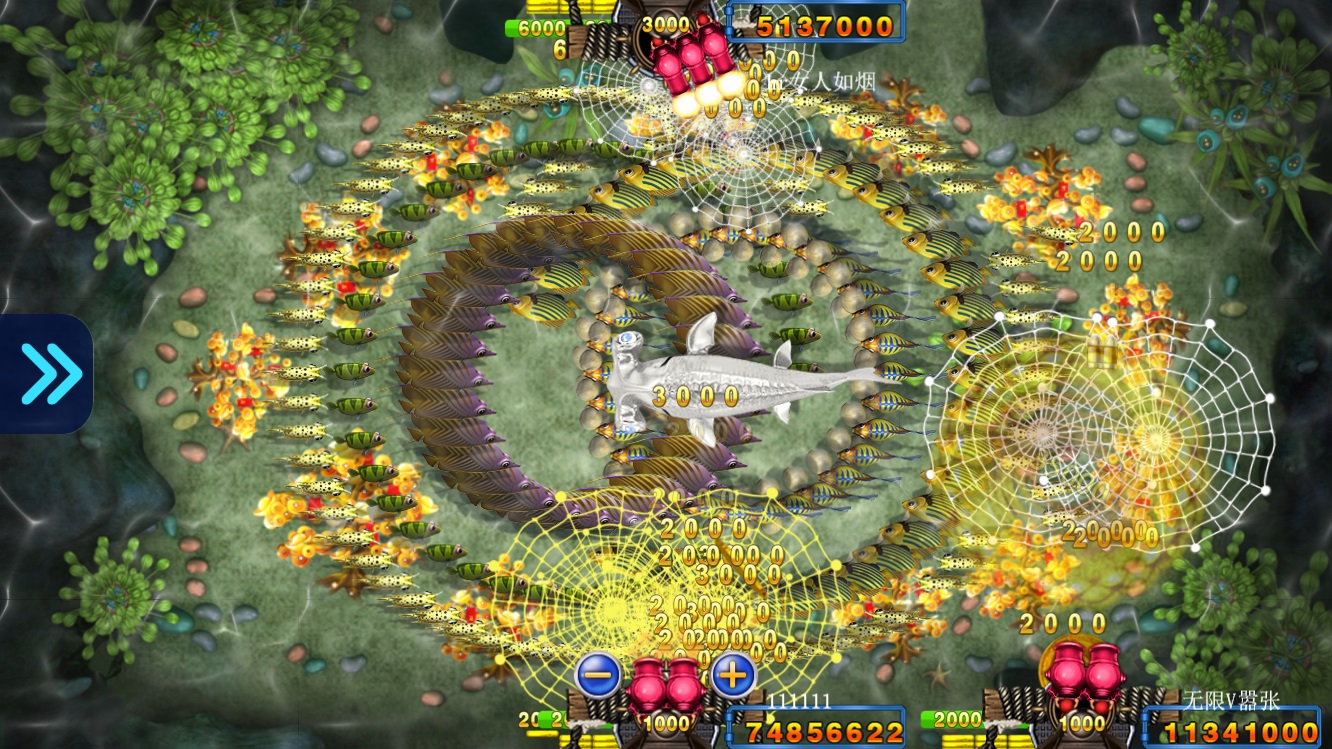Viewport: 1332px width, 749px height.
Task: Decrease cannon bet with the minus button
Action: pyautogui.click(x=598, y=676)
